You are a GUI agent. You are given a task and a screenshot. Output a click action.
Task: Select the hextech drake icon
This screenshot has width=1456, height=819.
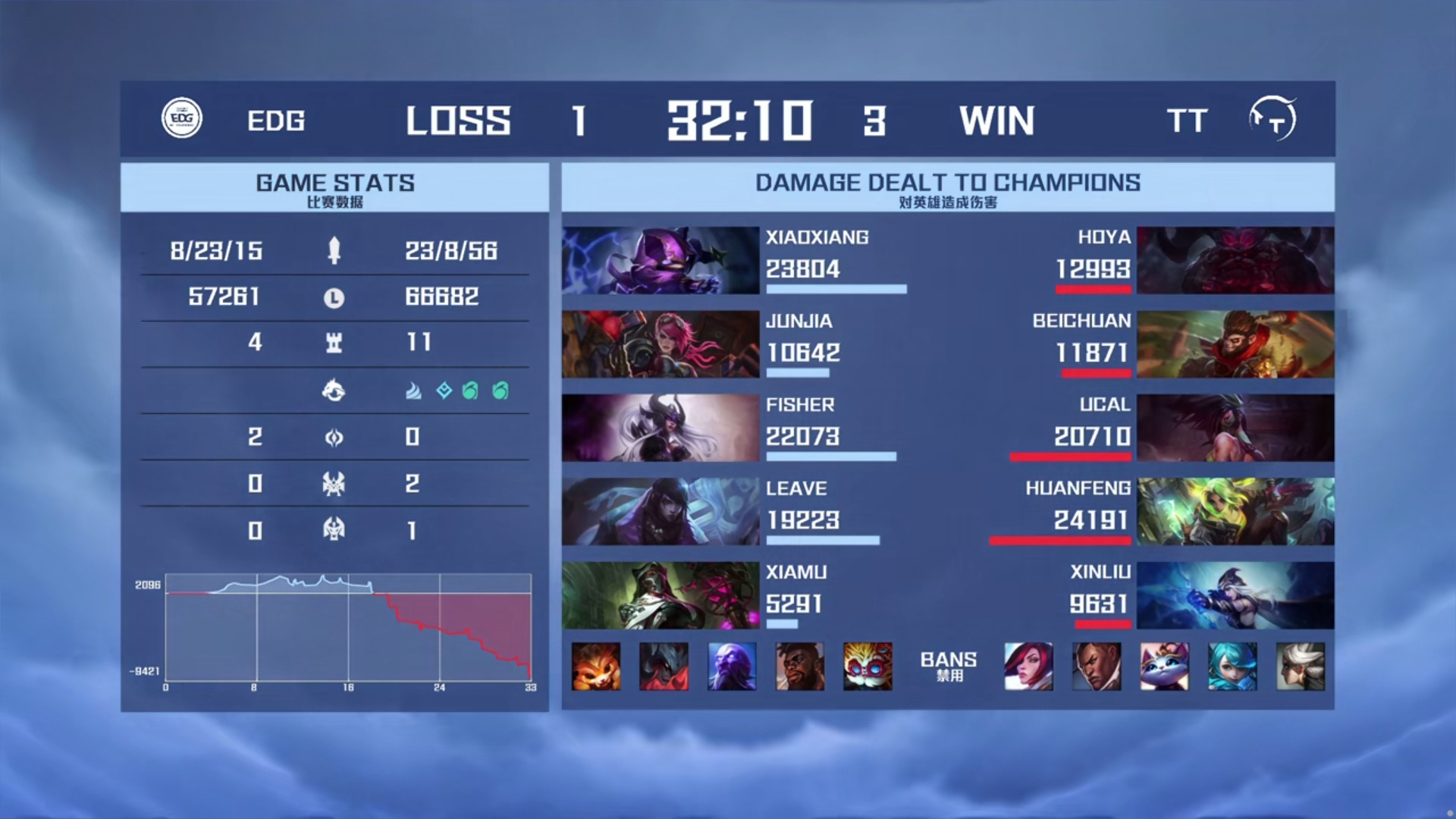[443, 392]
